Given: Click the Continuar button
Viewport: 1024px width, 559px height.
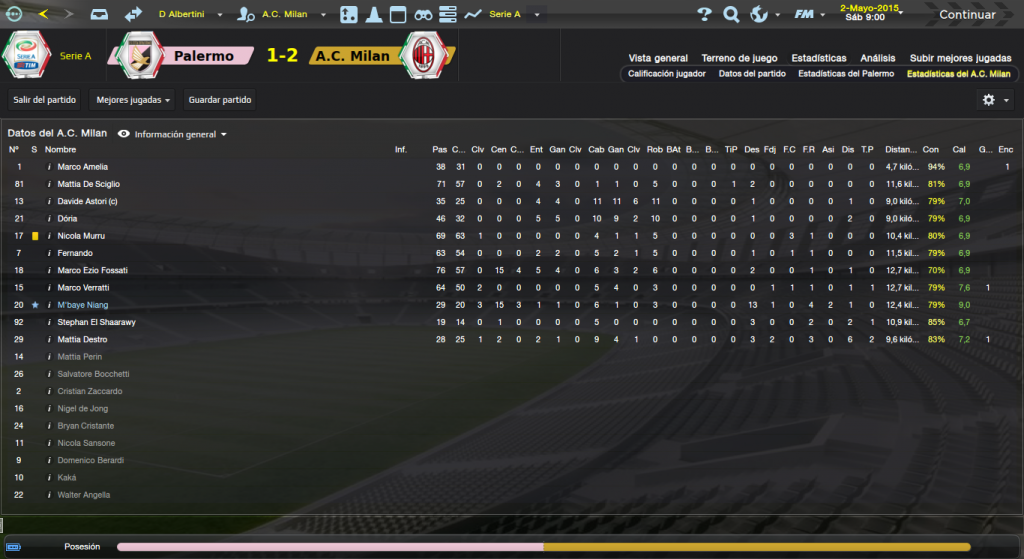Looking at the screenshot, I should coord(966,15).
